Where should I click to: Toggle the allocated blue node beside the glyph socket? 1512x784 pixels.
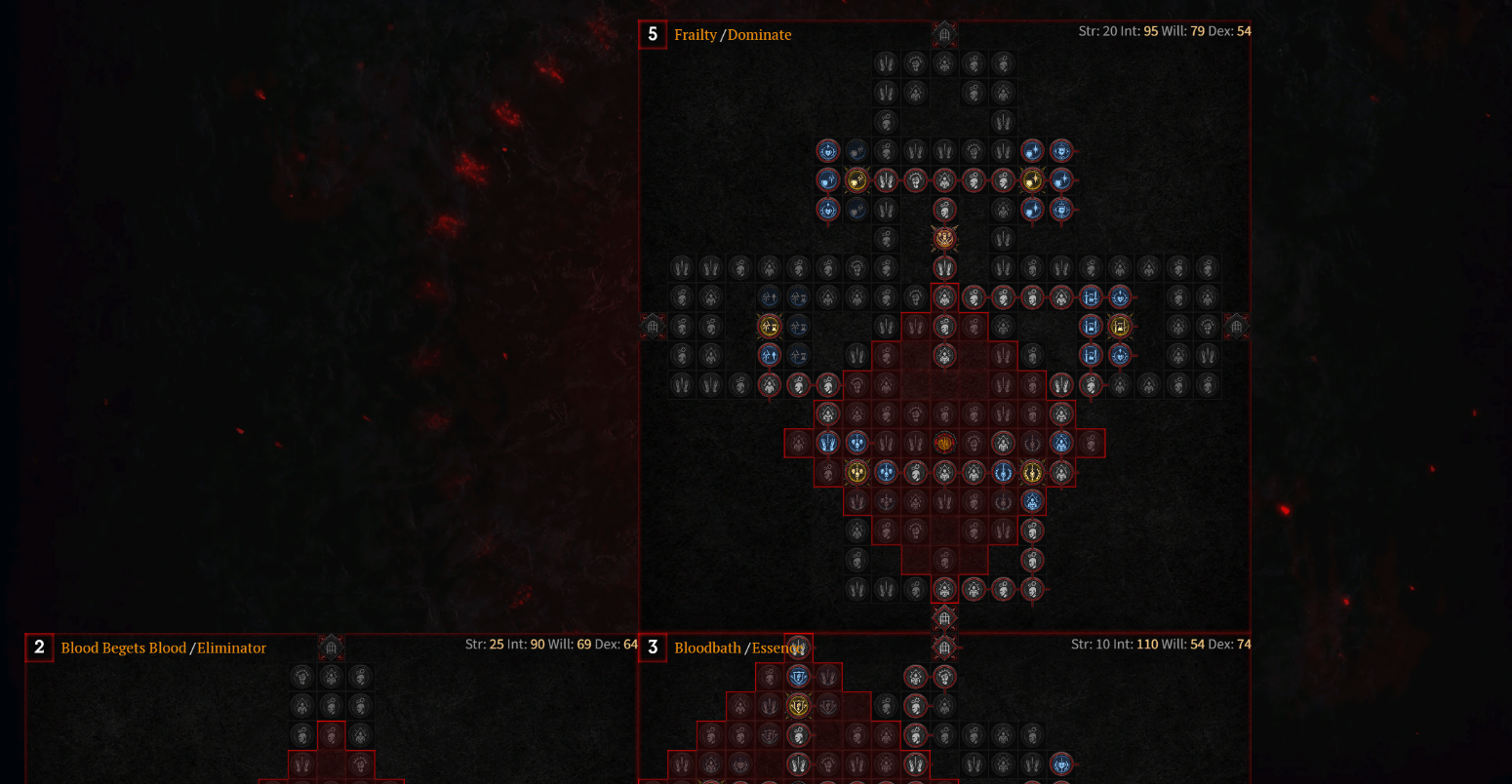click(1062, 441)
